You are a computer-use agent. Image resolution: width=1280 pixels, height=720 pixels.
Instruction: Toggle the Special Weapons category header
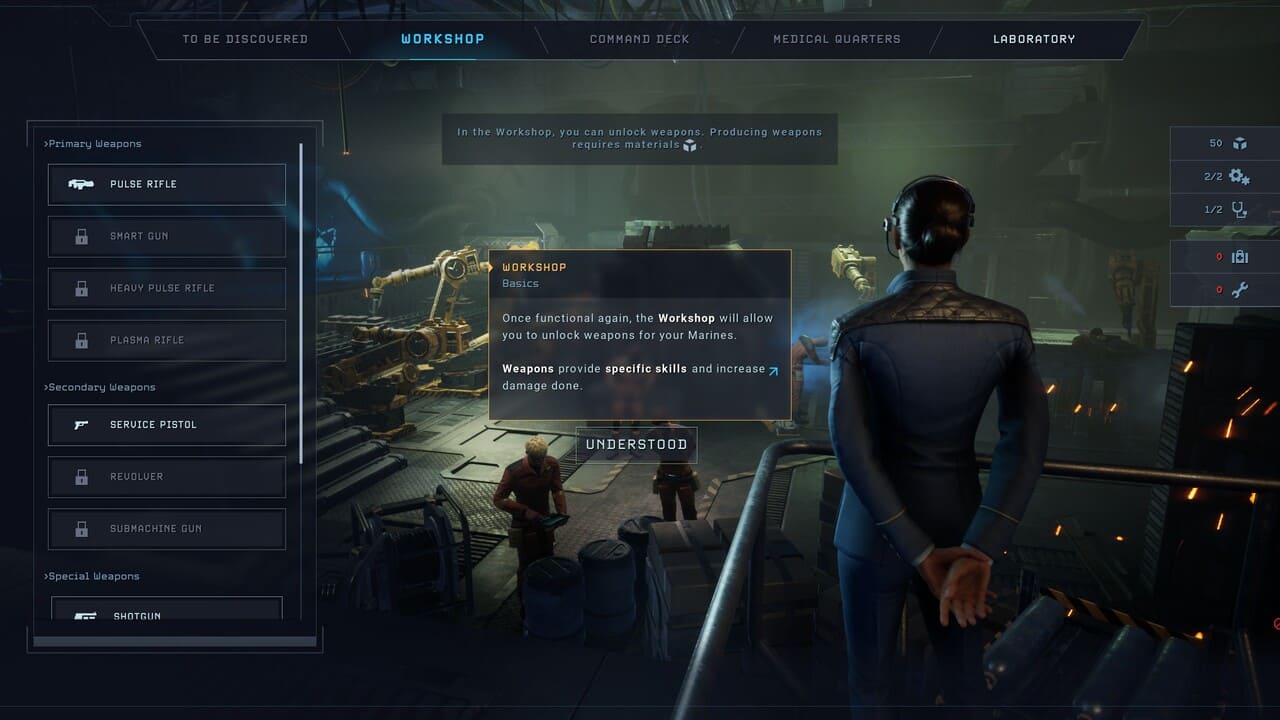point(93,577)
